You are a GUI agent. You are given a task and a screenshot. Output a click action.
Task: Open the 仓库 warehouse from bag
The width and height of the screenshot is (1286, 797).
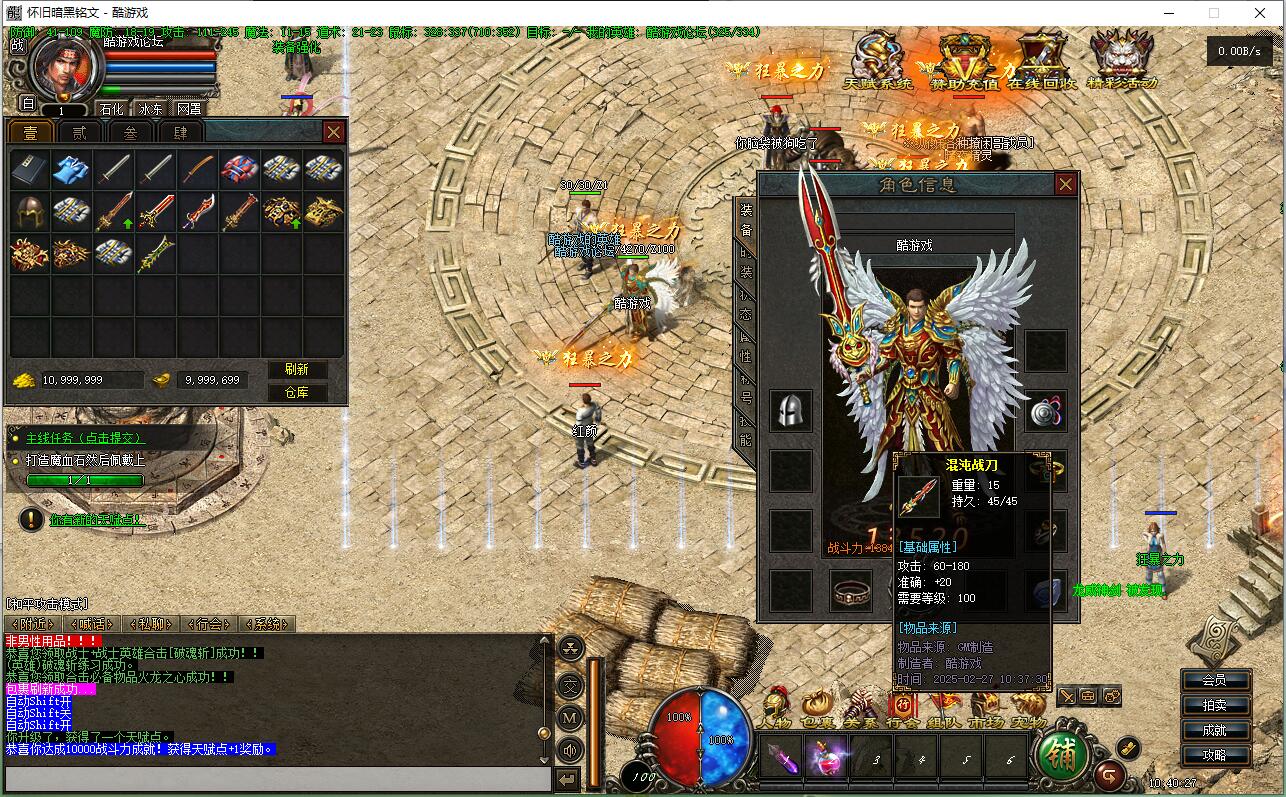297,392
